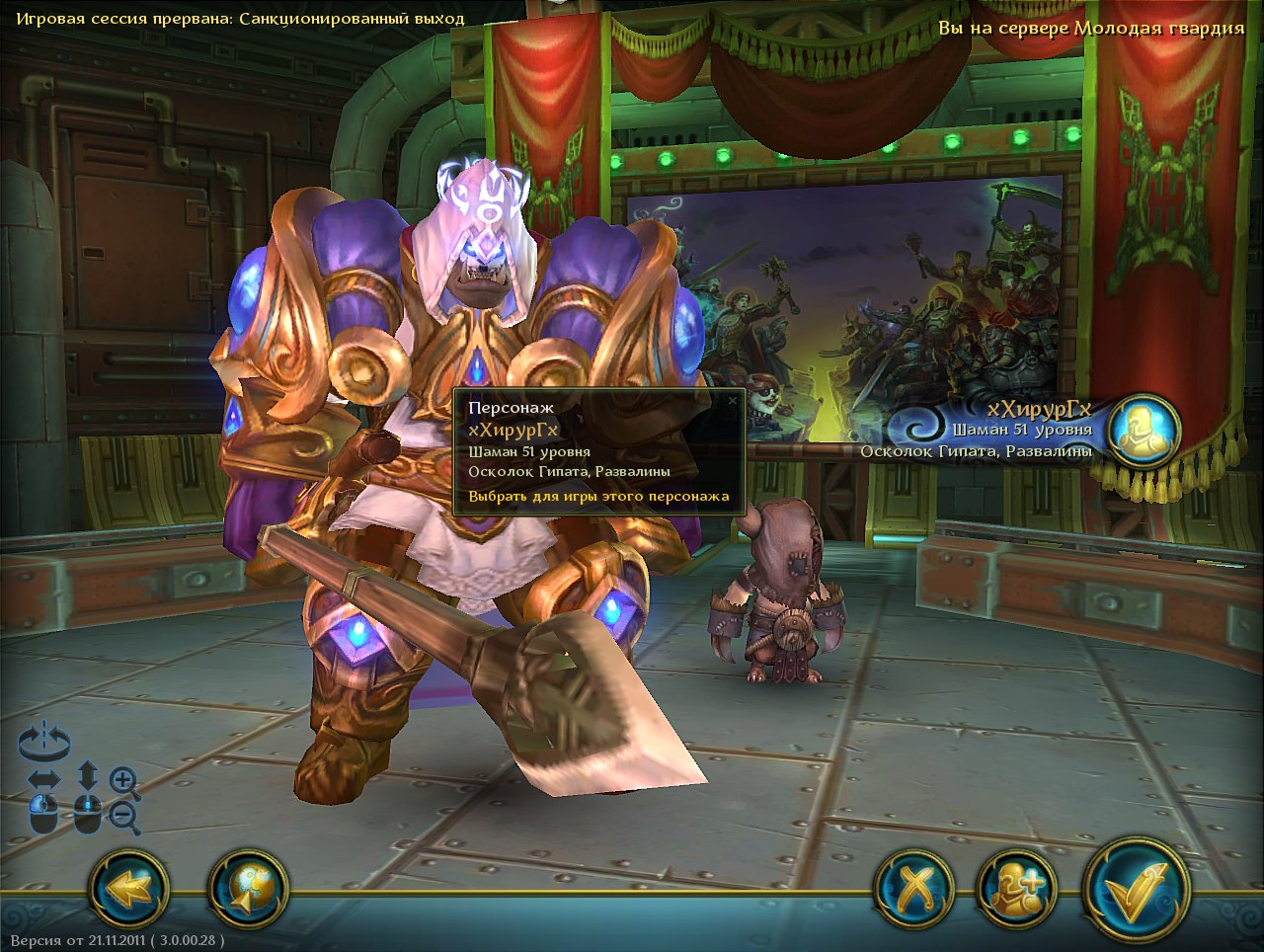1264x952 pixels.
Task: Open server selection via the globe button
Action: pos(248,888)
